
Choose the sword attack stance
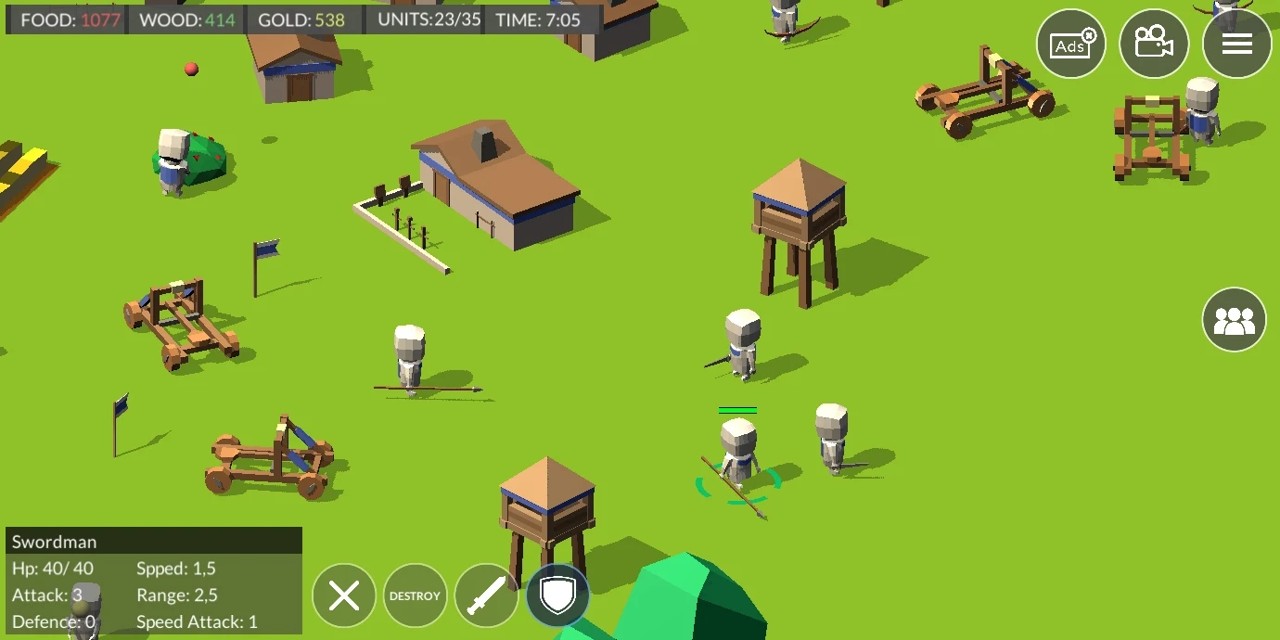[x=486, y=596]
